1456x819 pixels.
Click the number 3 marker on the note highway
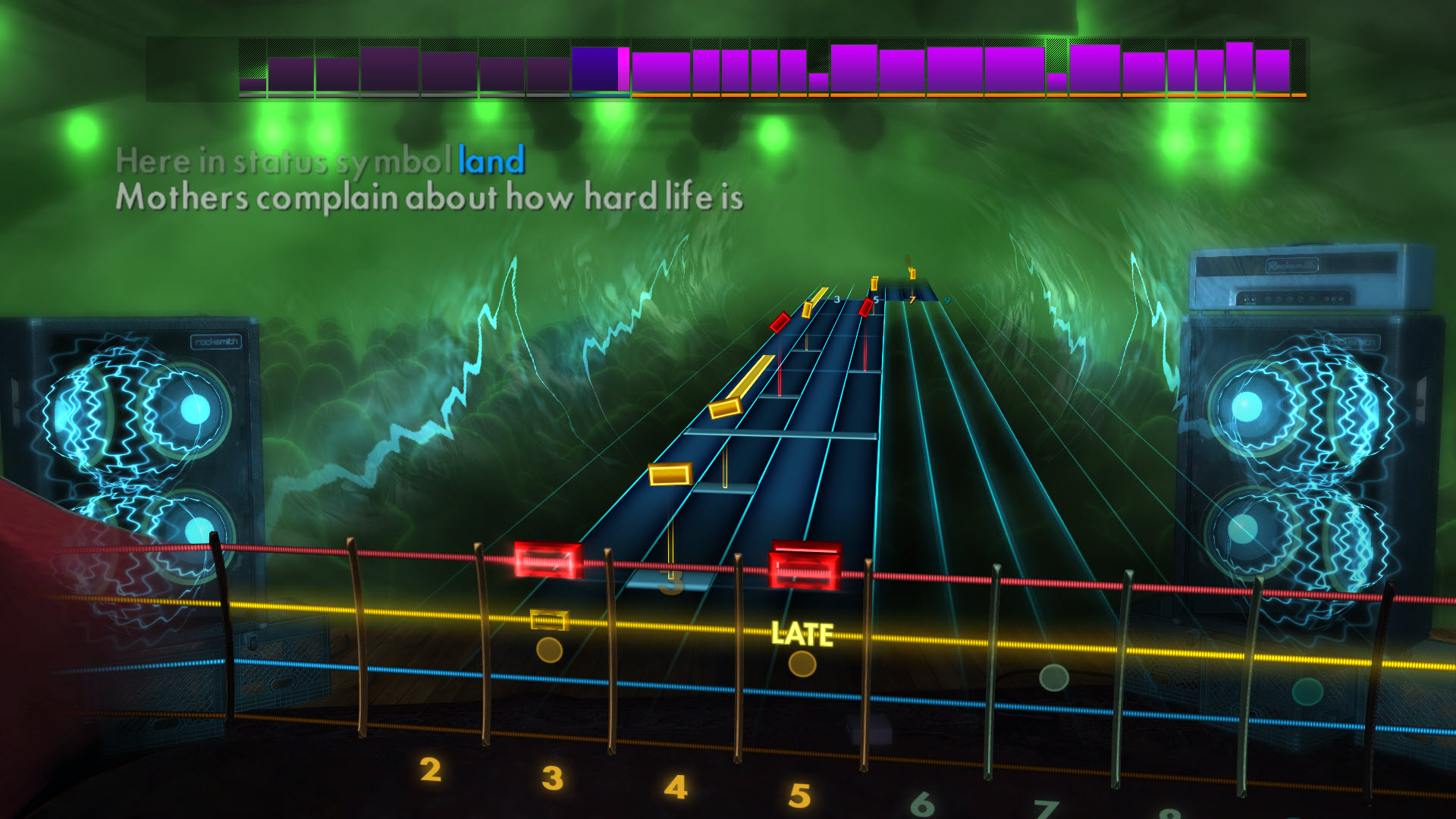coord(671,584)
